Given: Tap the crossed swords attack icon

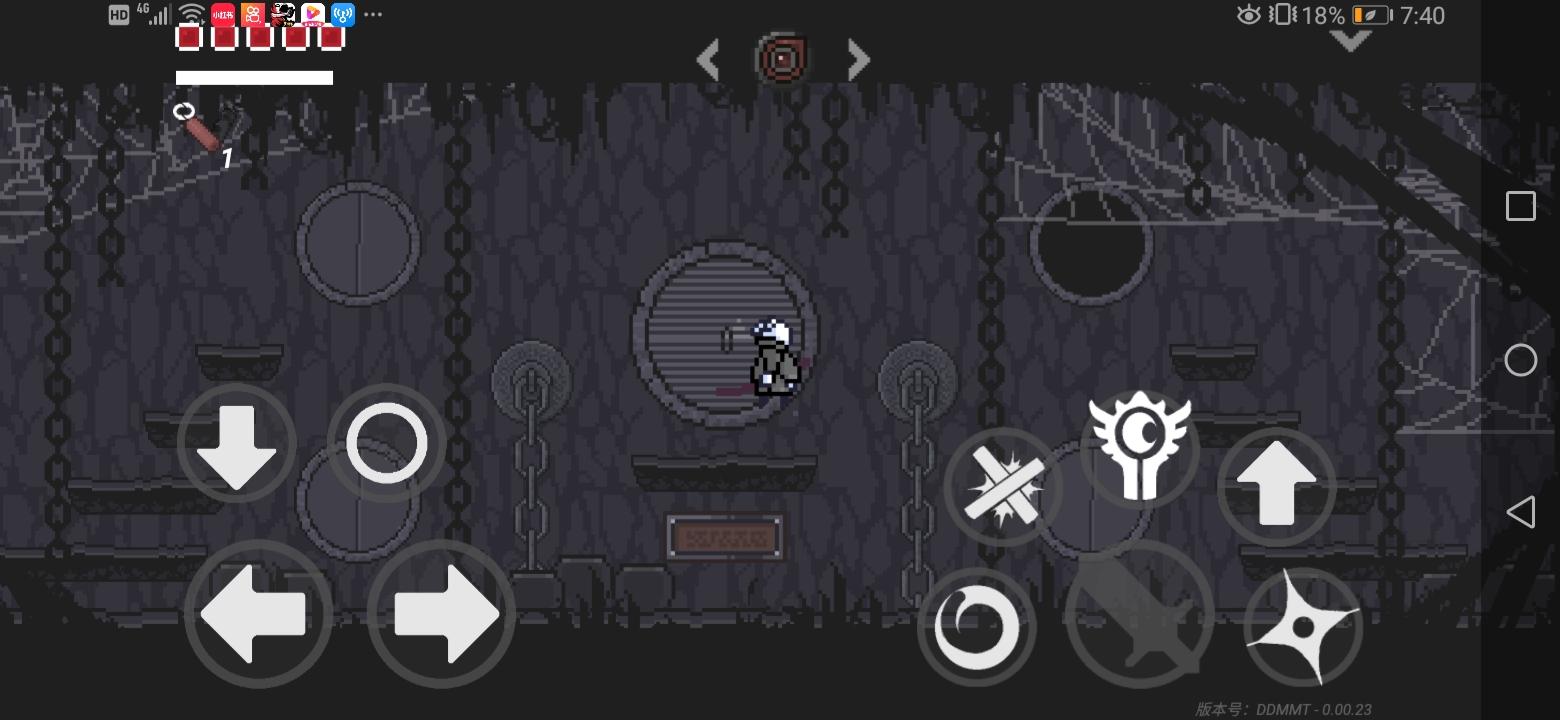Looking at the screenshot, I should [1003, 487].
